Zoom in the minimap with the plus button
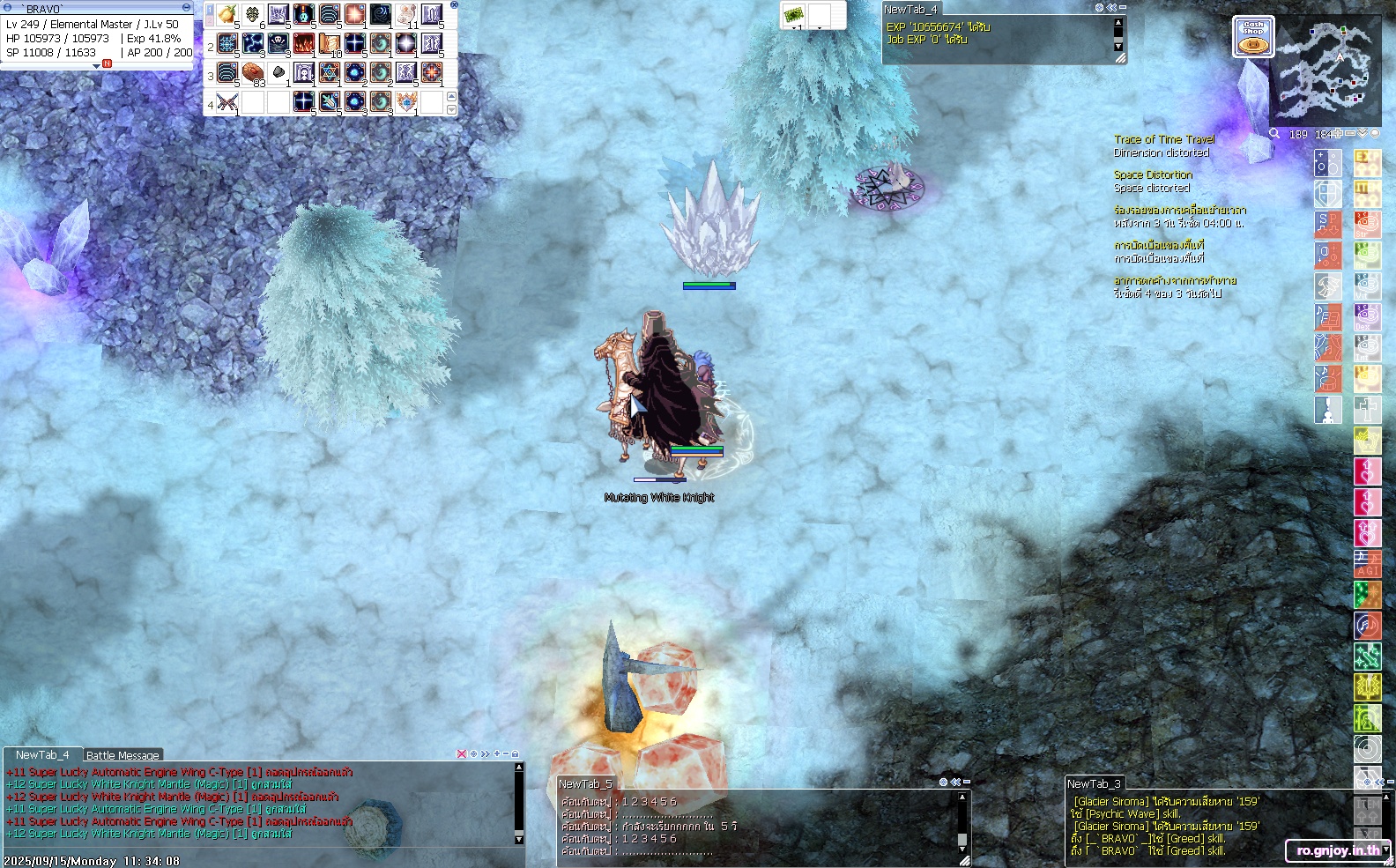1396x868 pixels. 1338,134
